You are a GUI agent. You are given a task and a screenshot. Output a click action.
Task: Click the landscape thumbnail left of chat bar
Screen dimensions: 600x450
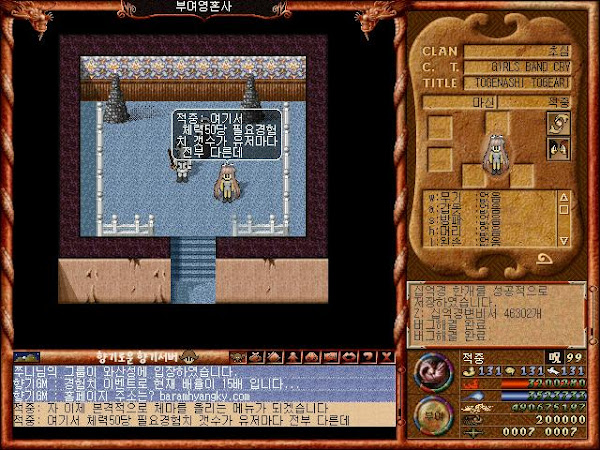27,356
